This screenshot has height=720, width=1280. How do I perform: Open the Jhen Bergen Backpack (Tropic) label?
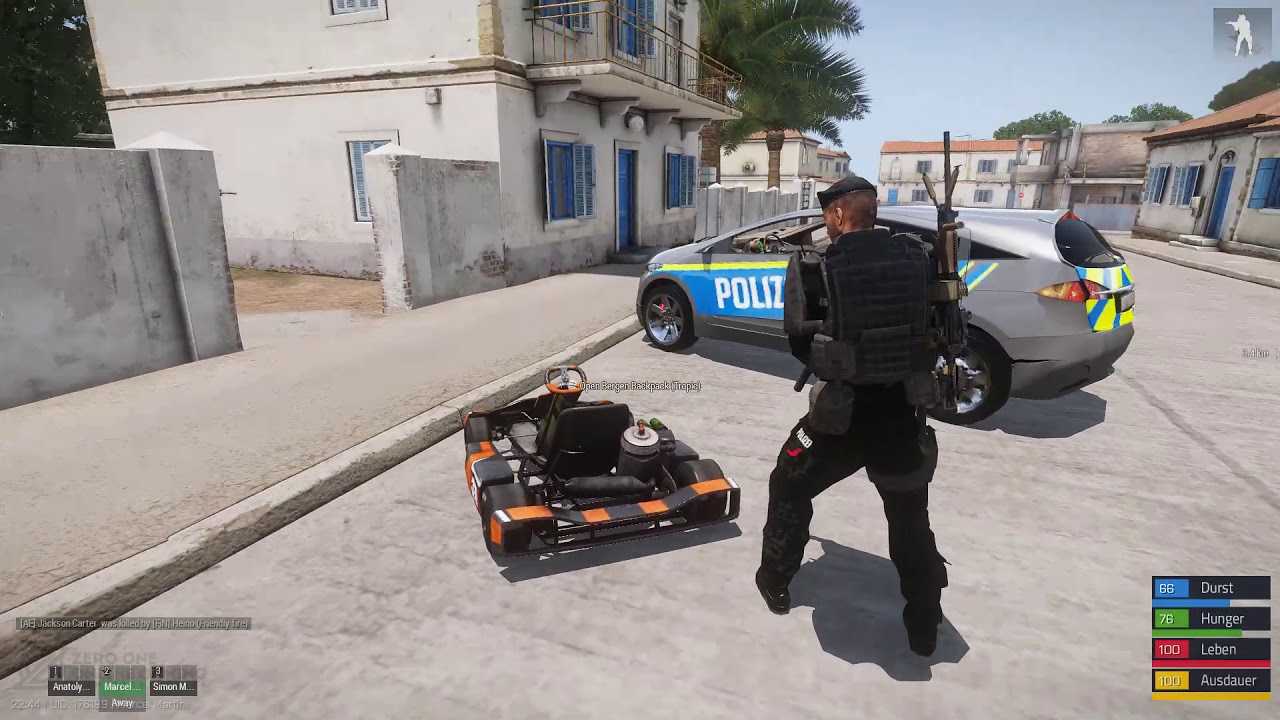click(x=640, y=385)
